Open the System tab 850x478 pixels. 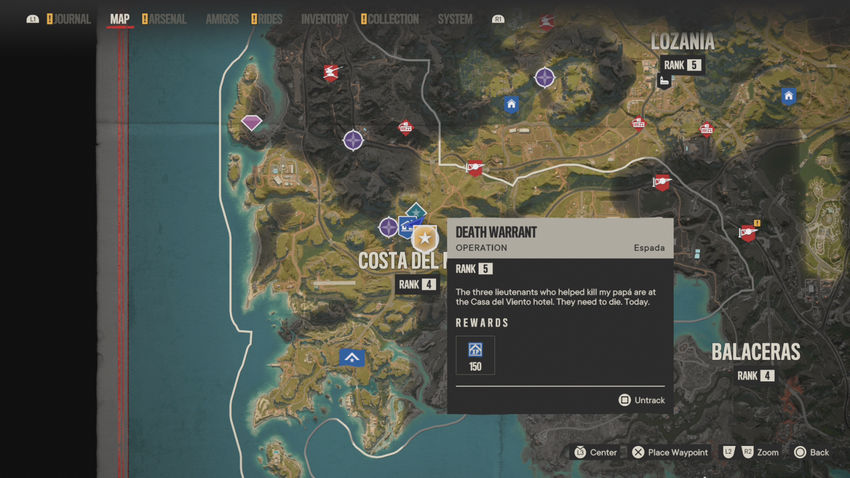tap(455, 19)
